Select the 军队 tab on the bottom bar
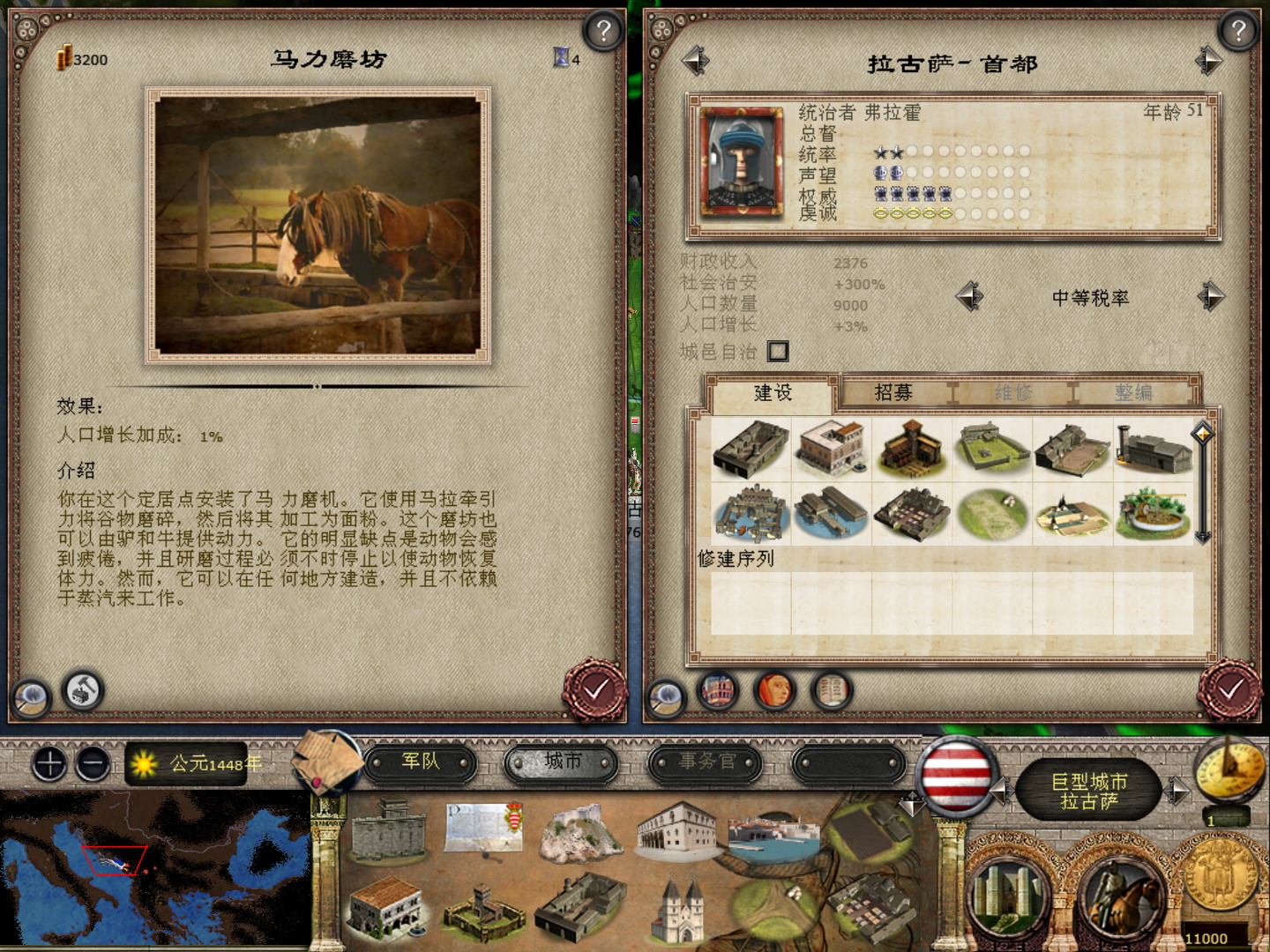 pos(424,763)
